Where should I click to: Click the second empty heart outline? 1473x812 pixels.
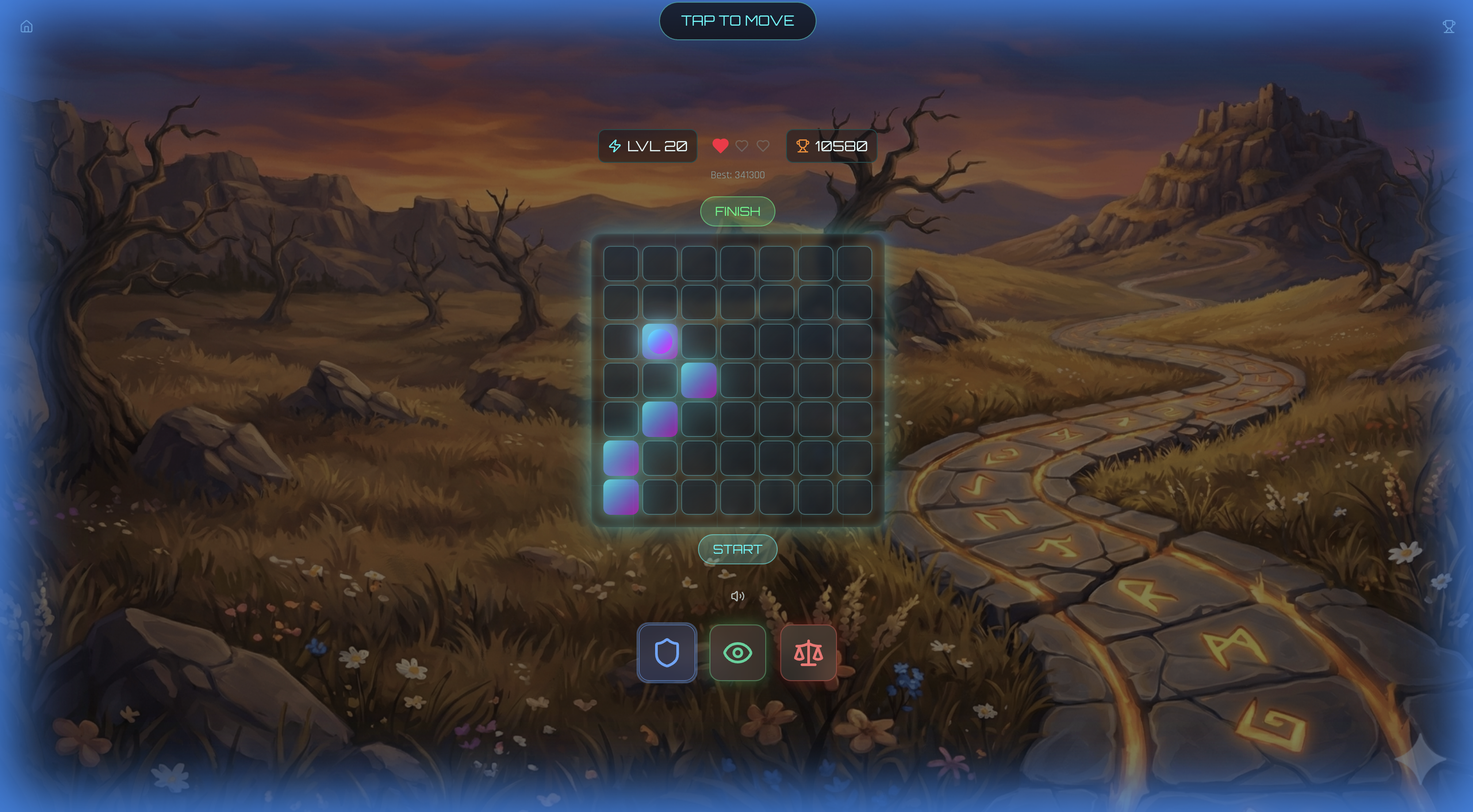click(762, 146)
